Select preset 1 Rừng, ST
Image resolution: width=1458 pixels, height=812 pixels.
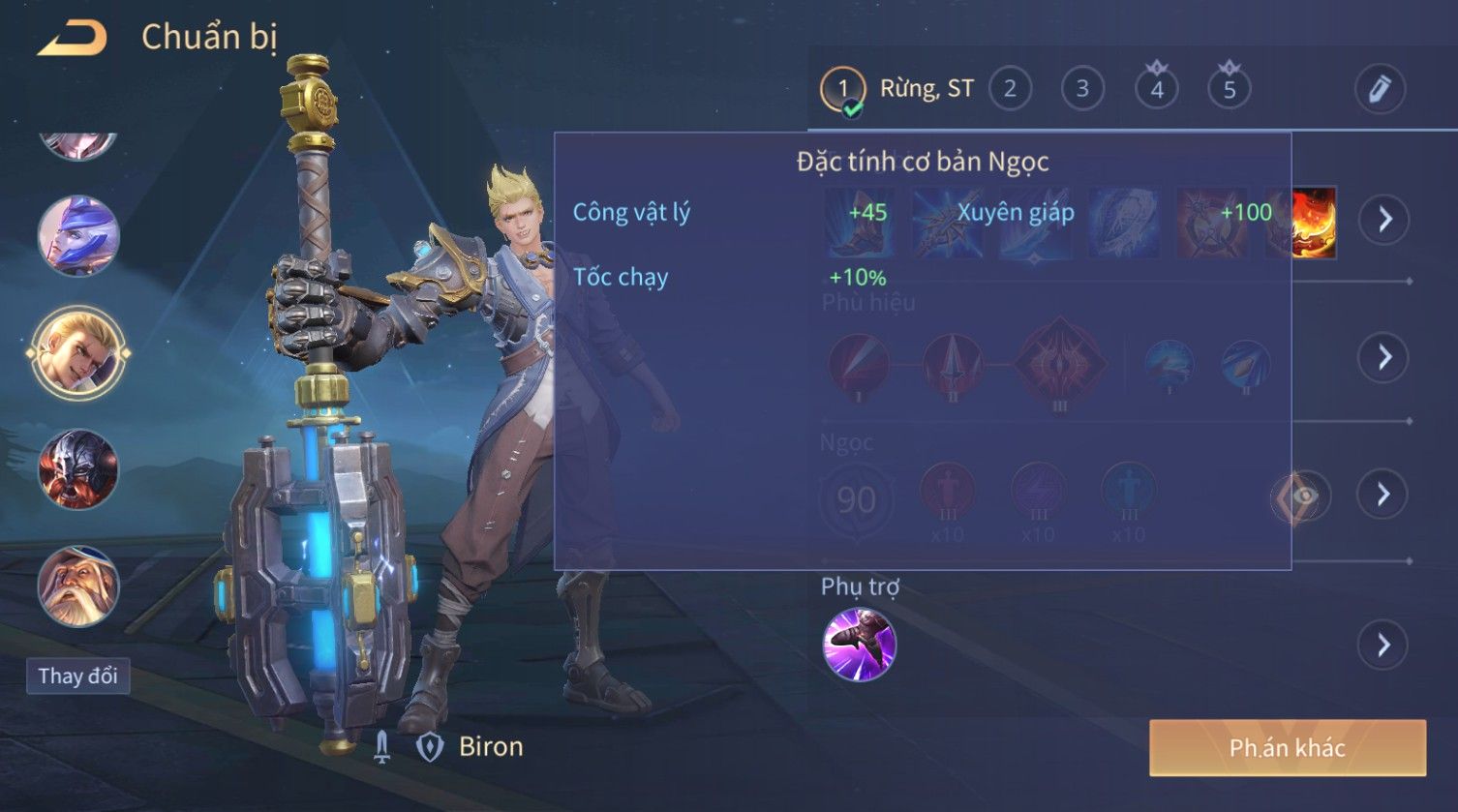pyautogui.click(x=843, y=89)
